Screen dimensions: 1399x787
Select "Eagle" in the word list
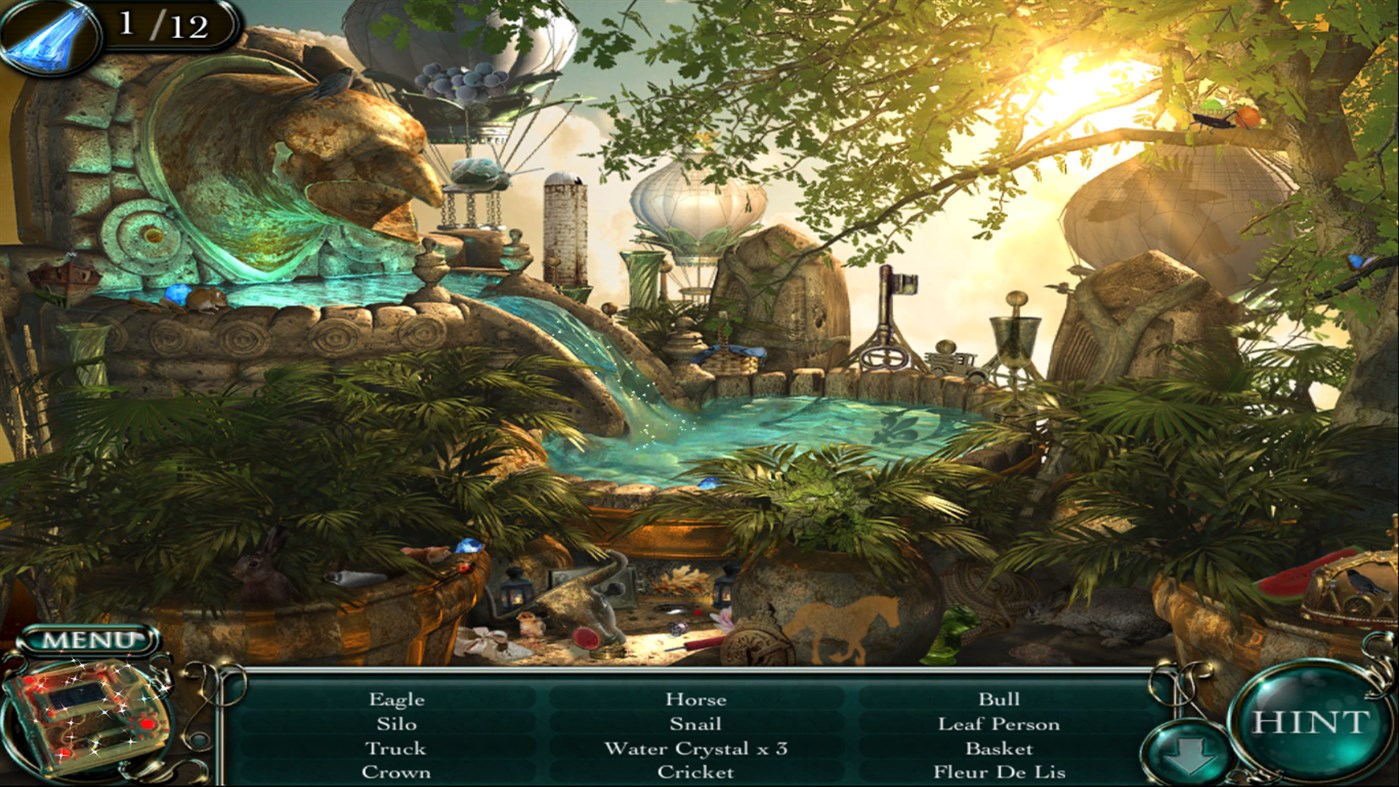coord(398,699)
